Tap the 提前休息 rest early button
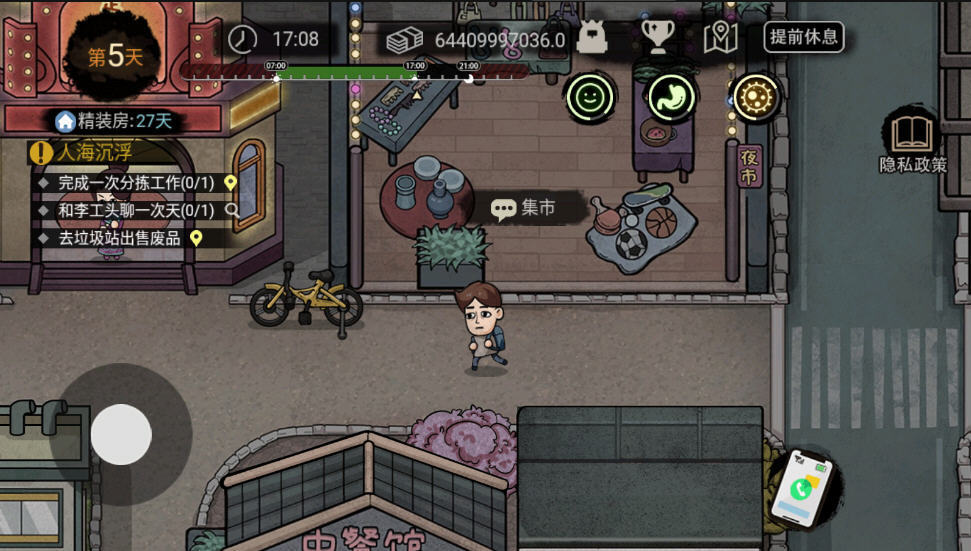This screenshot has height=551, width=971. pos(804,38)
